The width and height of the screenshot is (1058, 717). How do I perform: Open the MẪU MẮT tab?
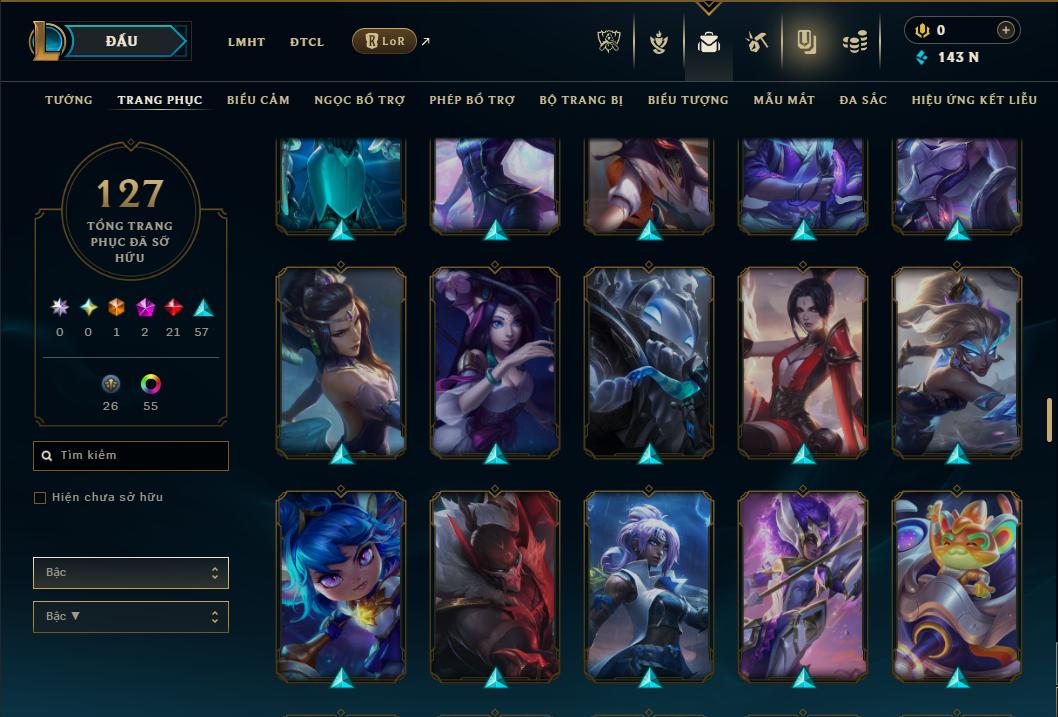point(784,100)
